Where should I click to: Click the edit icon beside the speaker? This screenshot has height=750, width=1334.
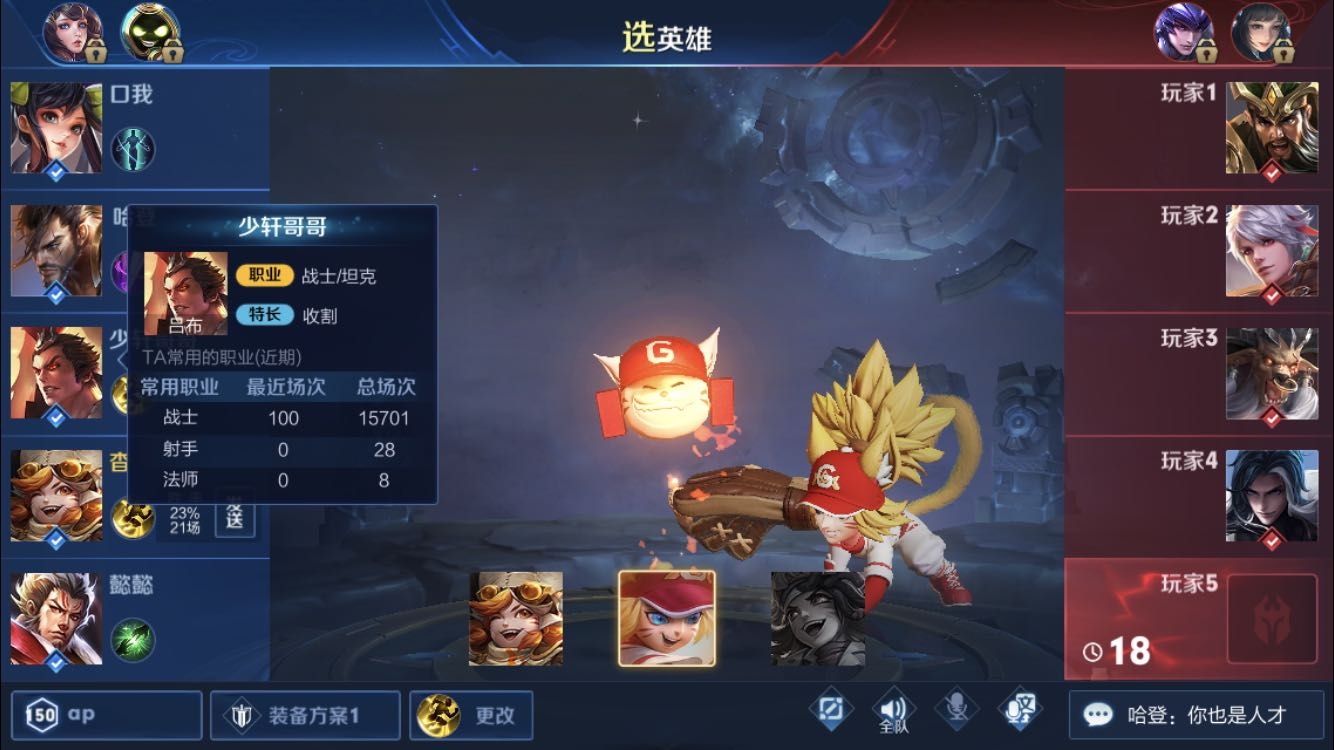(830, 710)
